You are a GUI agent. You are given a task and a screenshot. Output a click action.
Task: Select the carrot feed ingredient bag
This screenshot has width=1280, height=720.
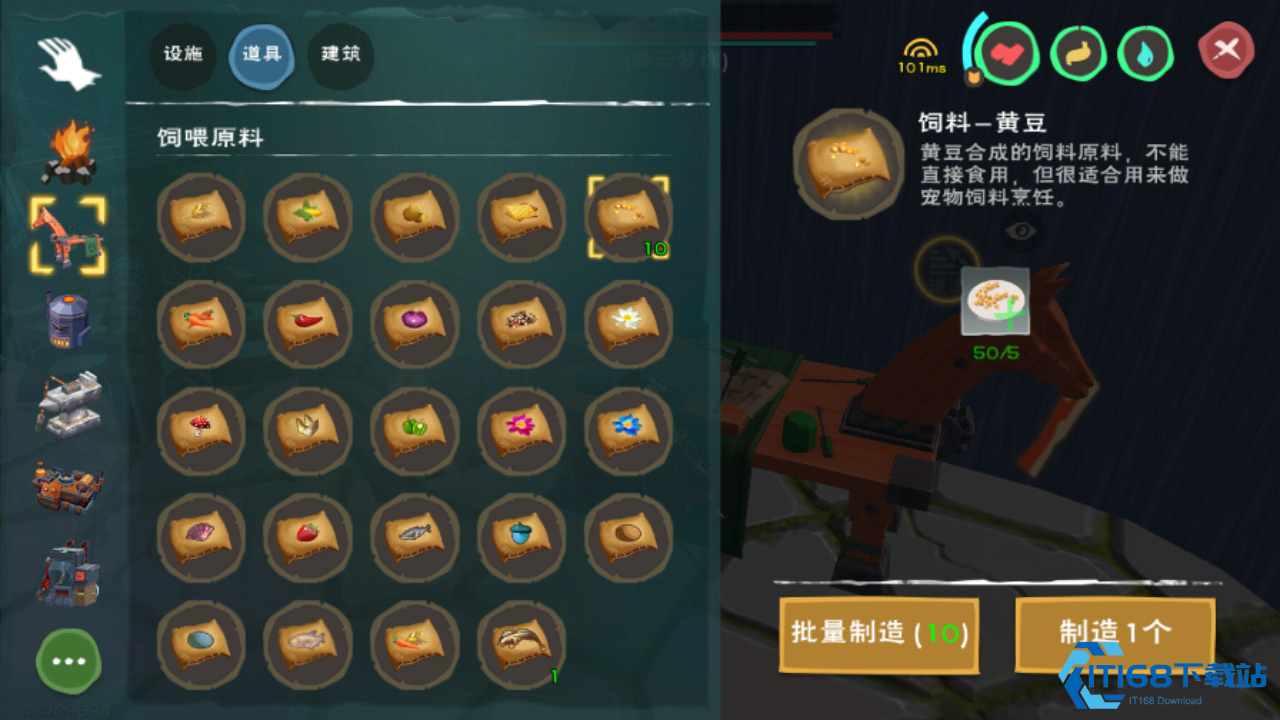[x=200, y=323]
